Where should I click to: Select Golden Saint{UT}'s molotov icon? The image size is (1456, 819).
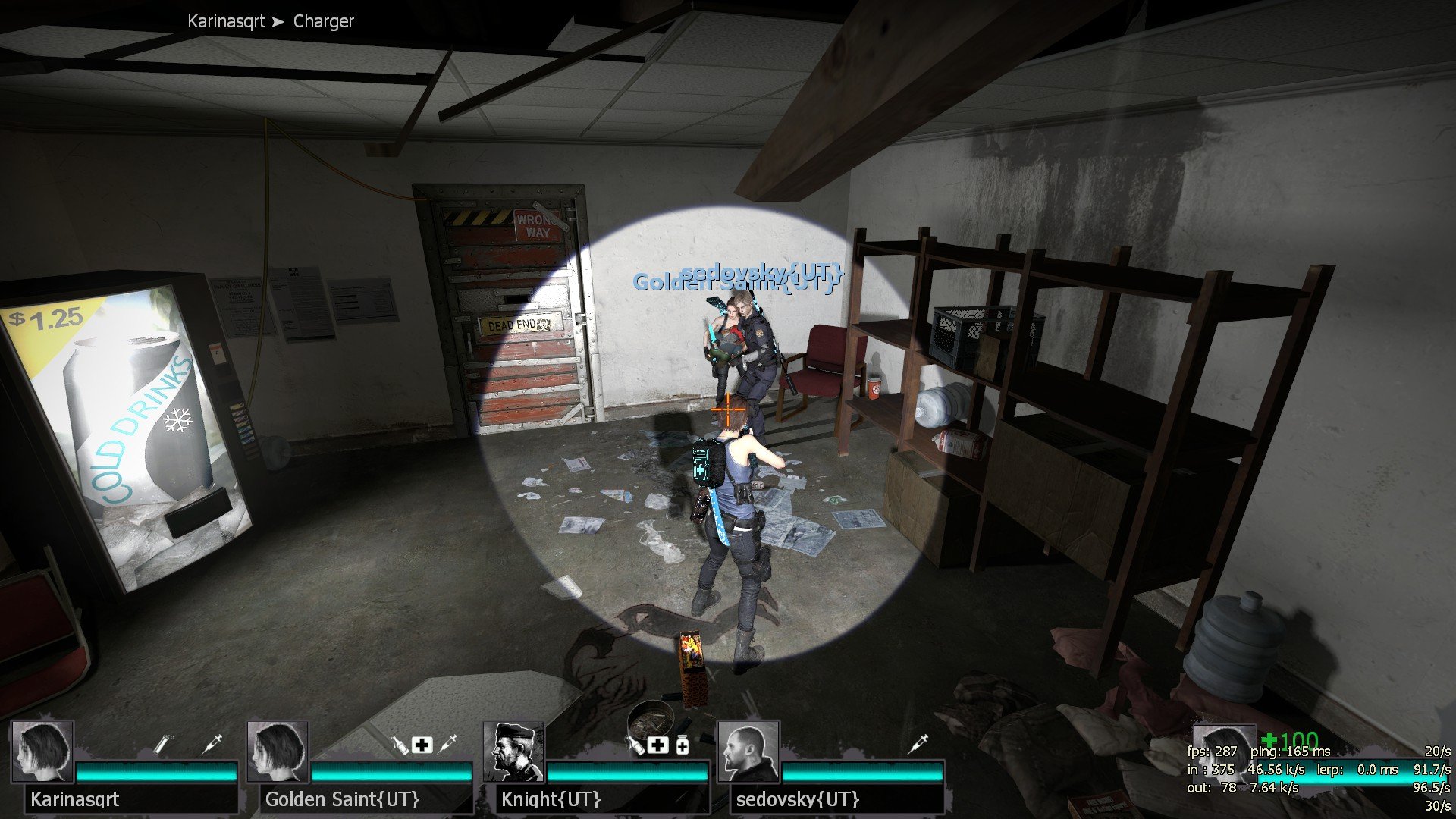400,744
